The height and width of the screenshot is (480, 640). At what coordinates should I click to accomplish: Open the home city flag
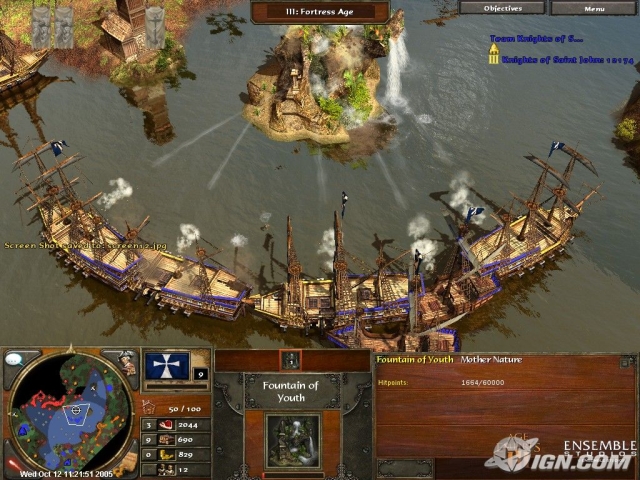(167, 366)
